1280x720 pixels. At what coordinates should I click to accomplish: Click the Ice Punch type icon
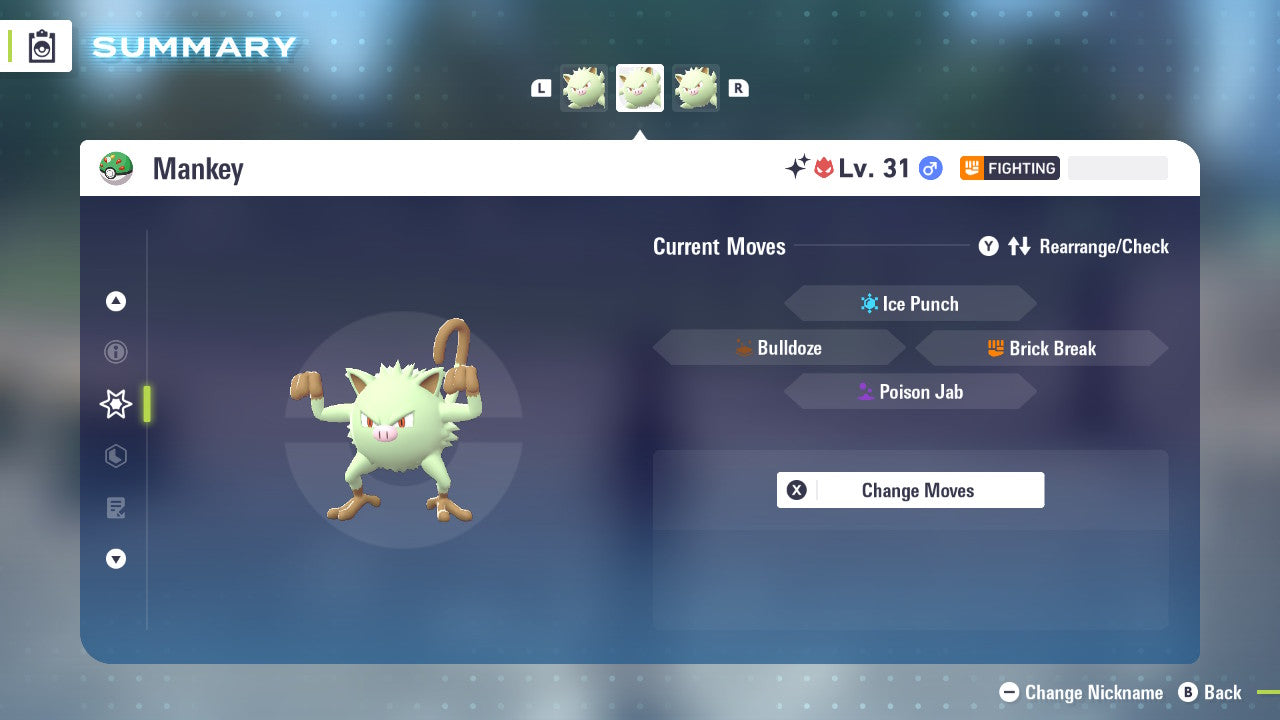click(x=868, y=303)
